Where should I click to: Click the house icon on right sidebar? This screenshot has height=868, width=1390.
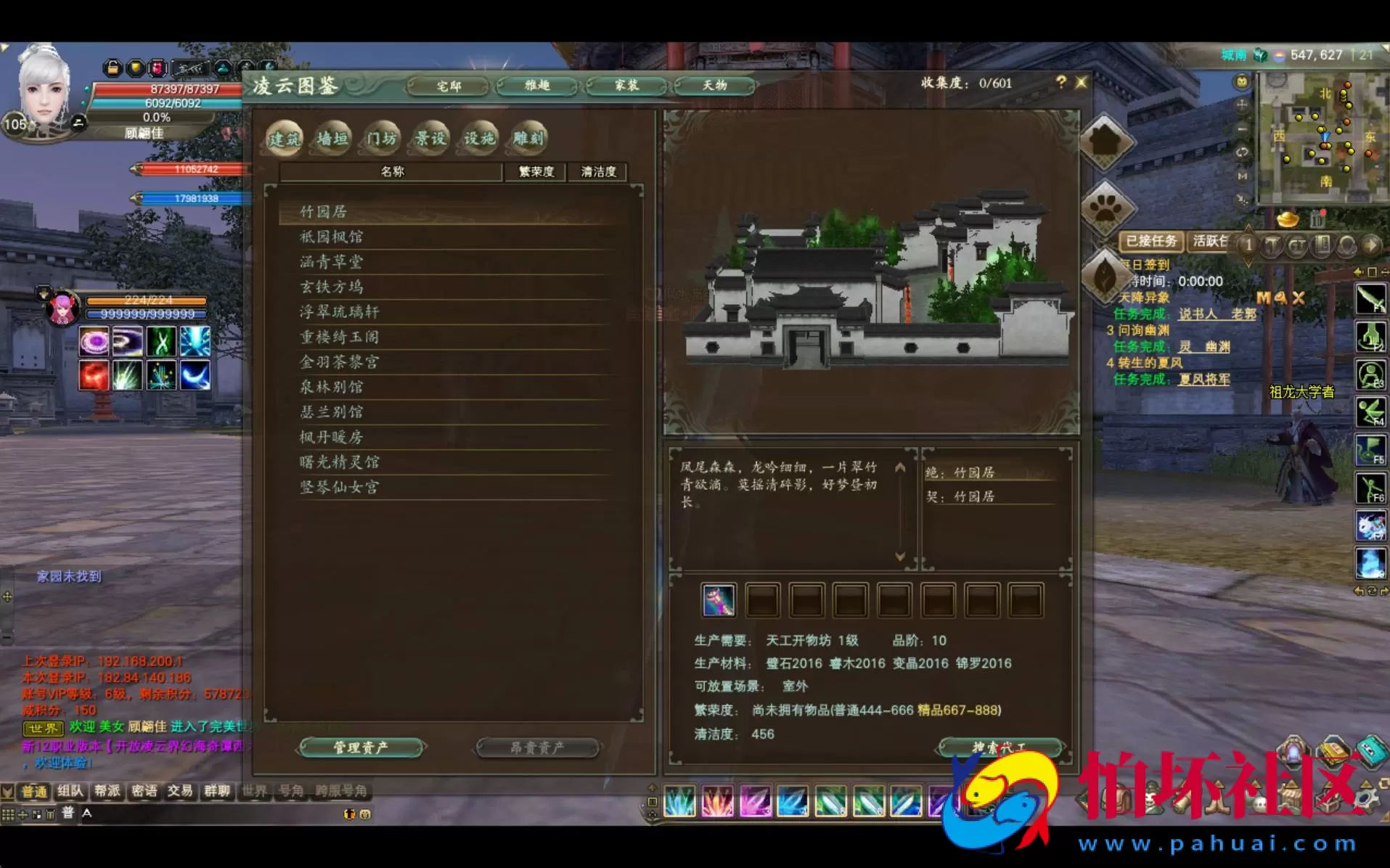pos(1106,142)
